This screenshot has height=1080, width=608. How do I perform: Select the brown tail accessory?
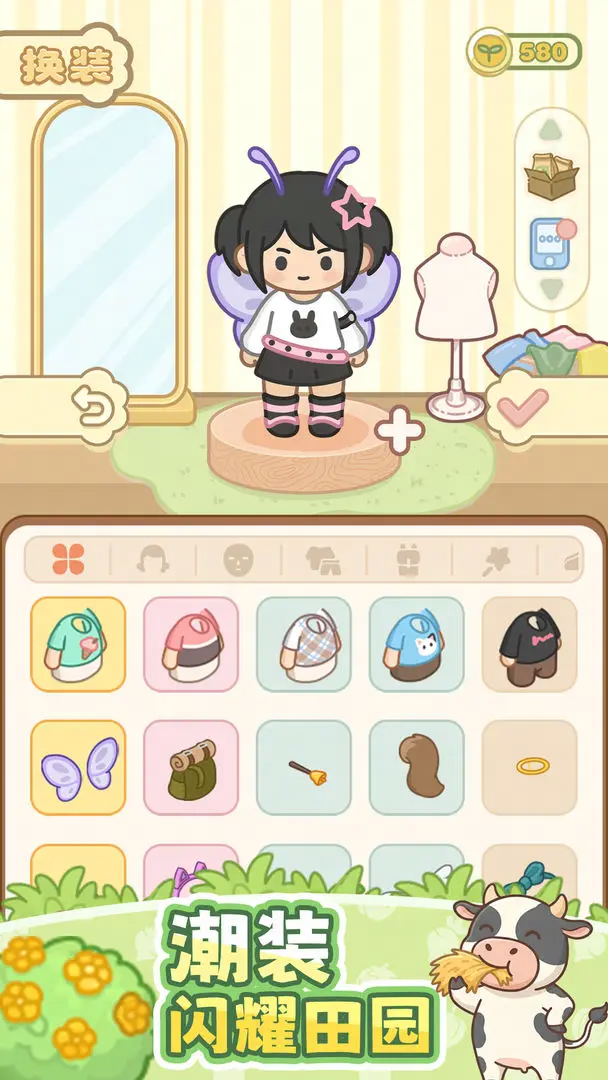416,767
